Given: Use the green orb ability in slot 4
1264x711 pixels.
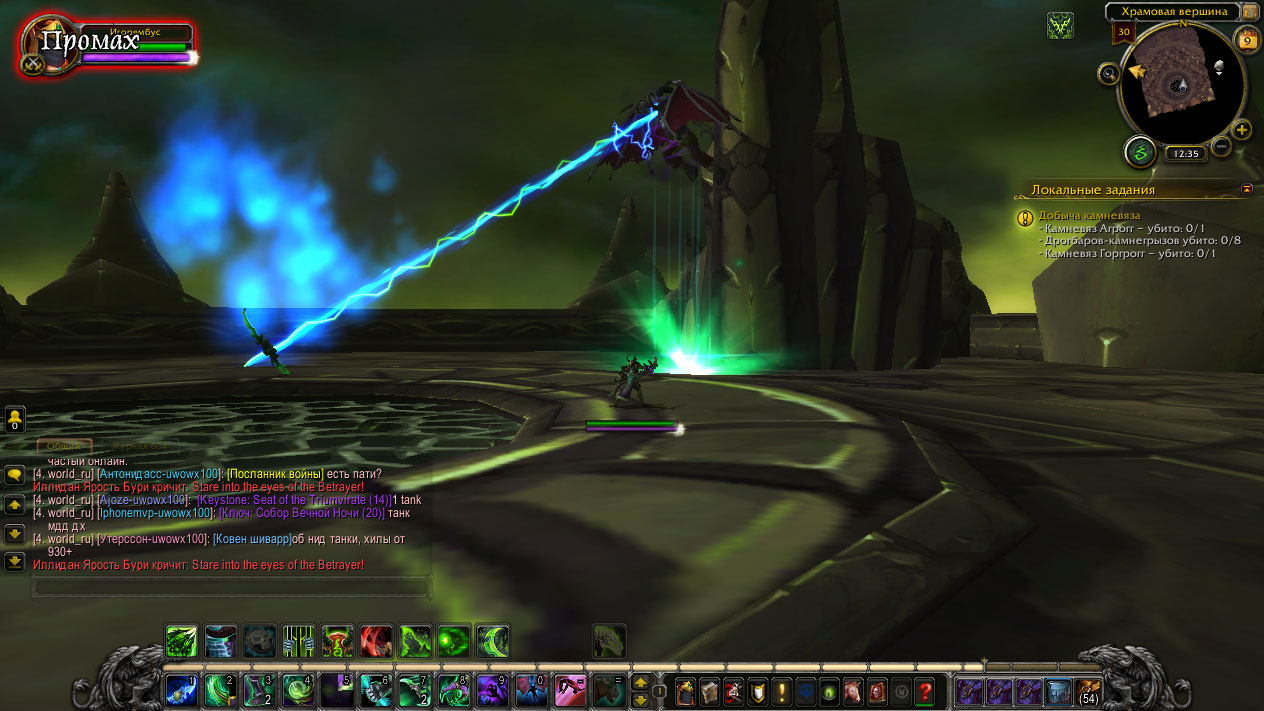Looking at the screenshot, I should point(297,689).
